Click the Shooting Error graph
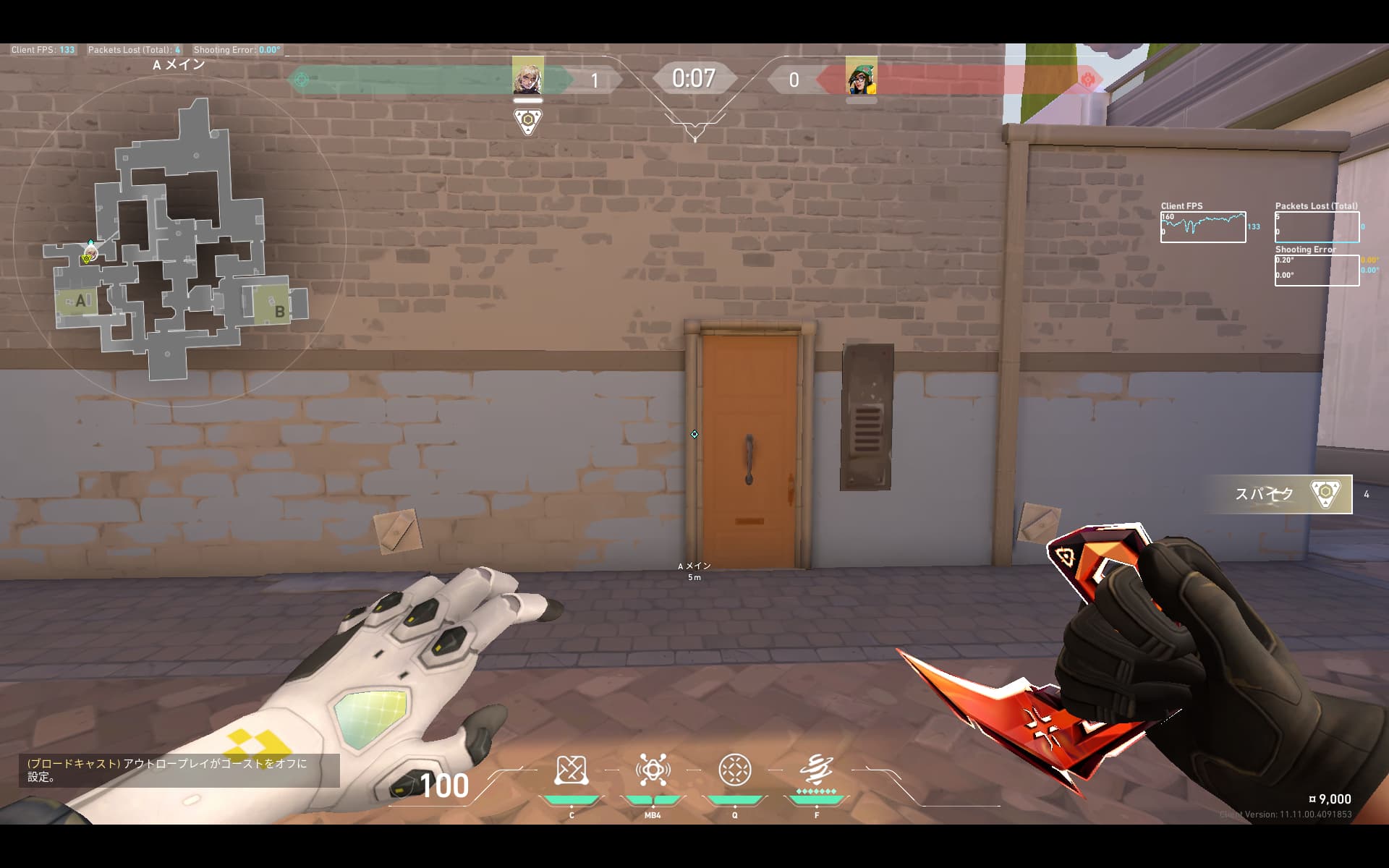 tap(1317, 270)
